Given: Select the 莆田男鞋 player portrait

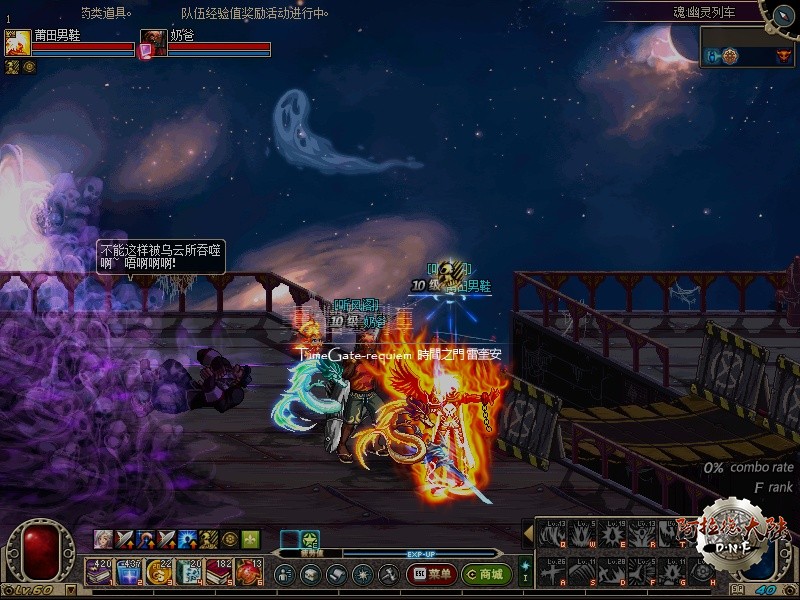Looking at the screenshot, I should click(17, 43).
